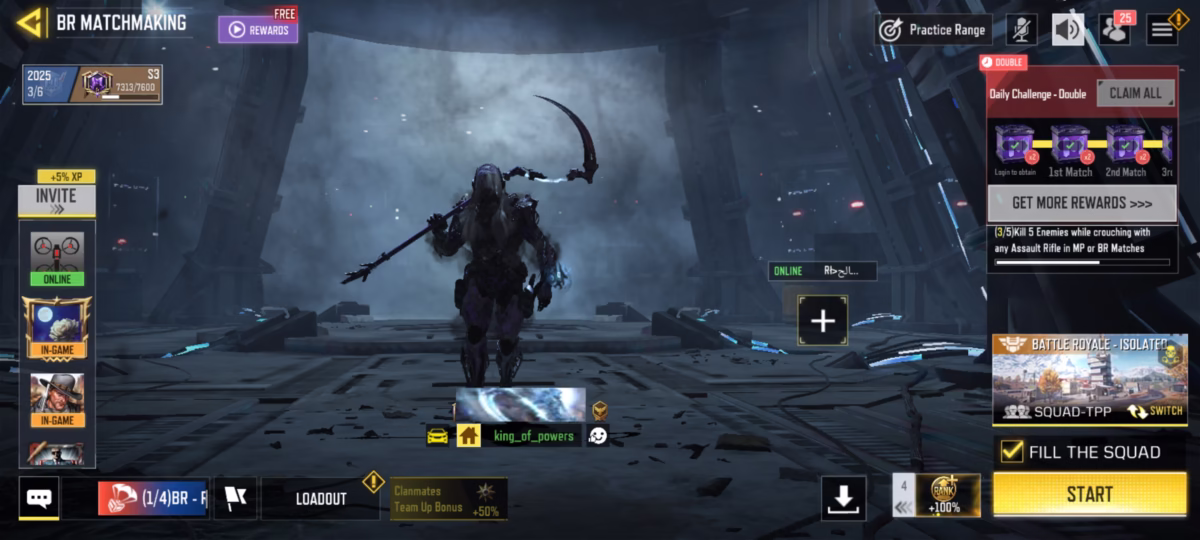Click Get More Rewards button
Viewport: 1200px width, 540px height.
pyautogui.click(x=1081, y=203)
